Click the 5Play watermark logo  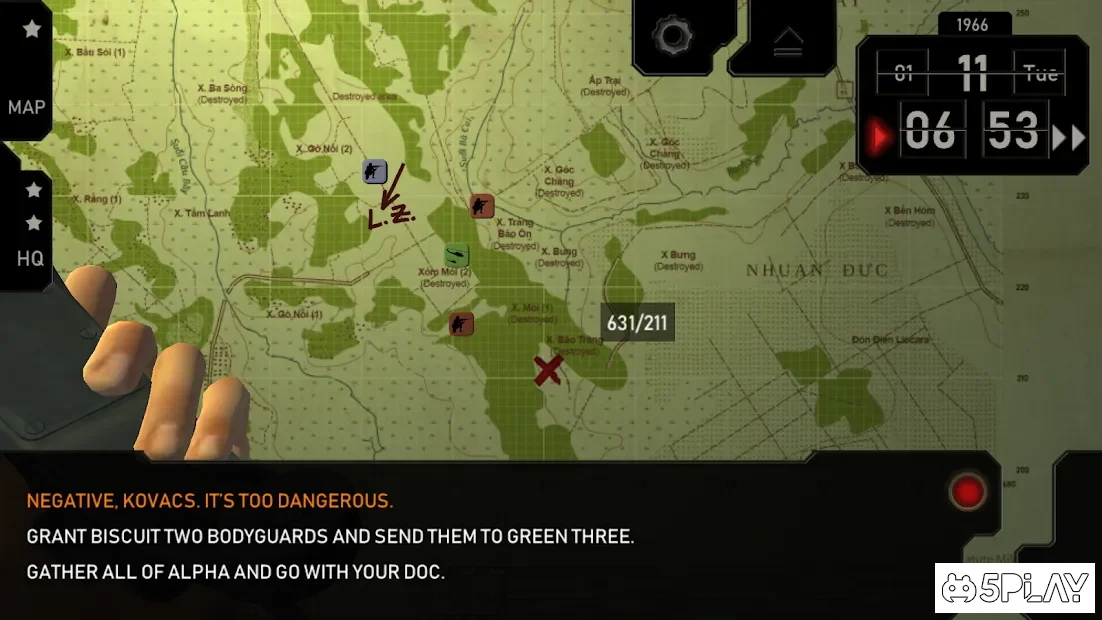click(1015, 590)
